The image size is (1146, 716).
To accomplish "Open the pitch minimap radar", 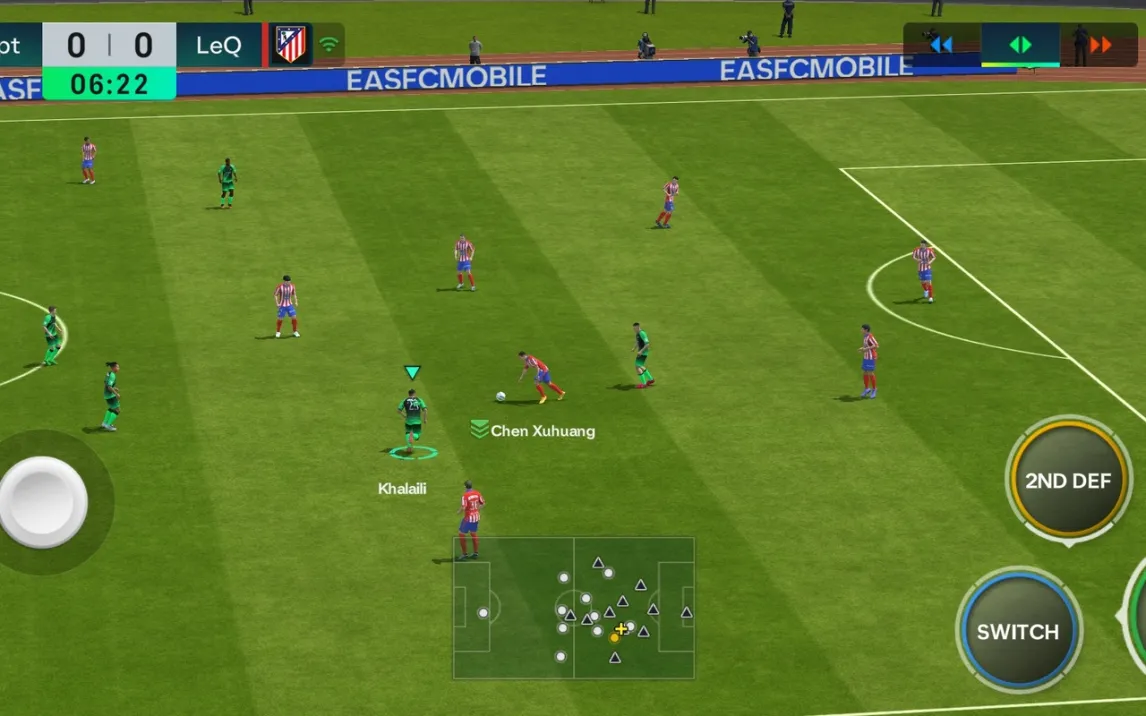I will pos(573,608).
